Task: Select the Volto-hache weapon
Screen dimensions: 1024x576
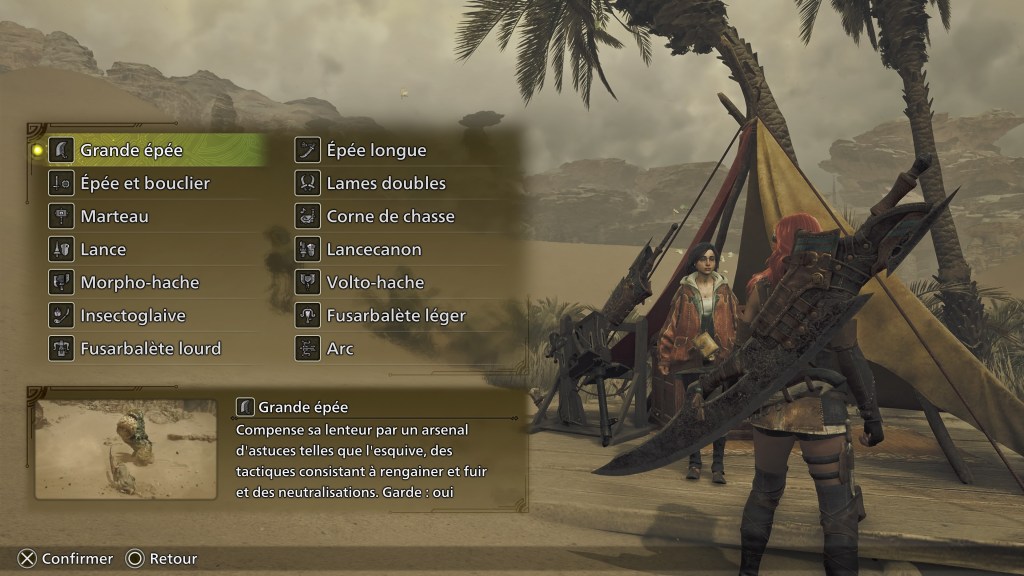Action: [375, 282]
